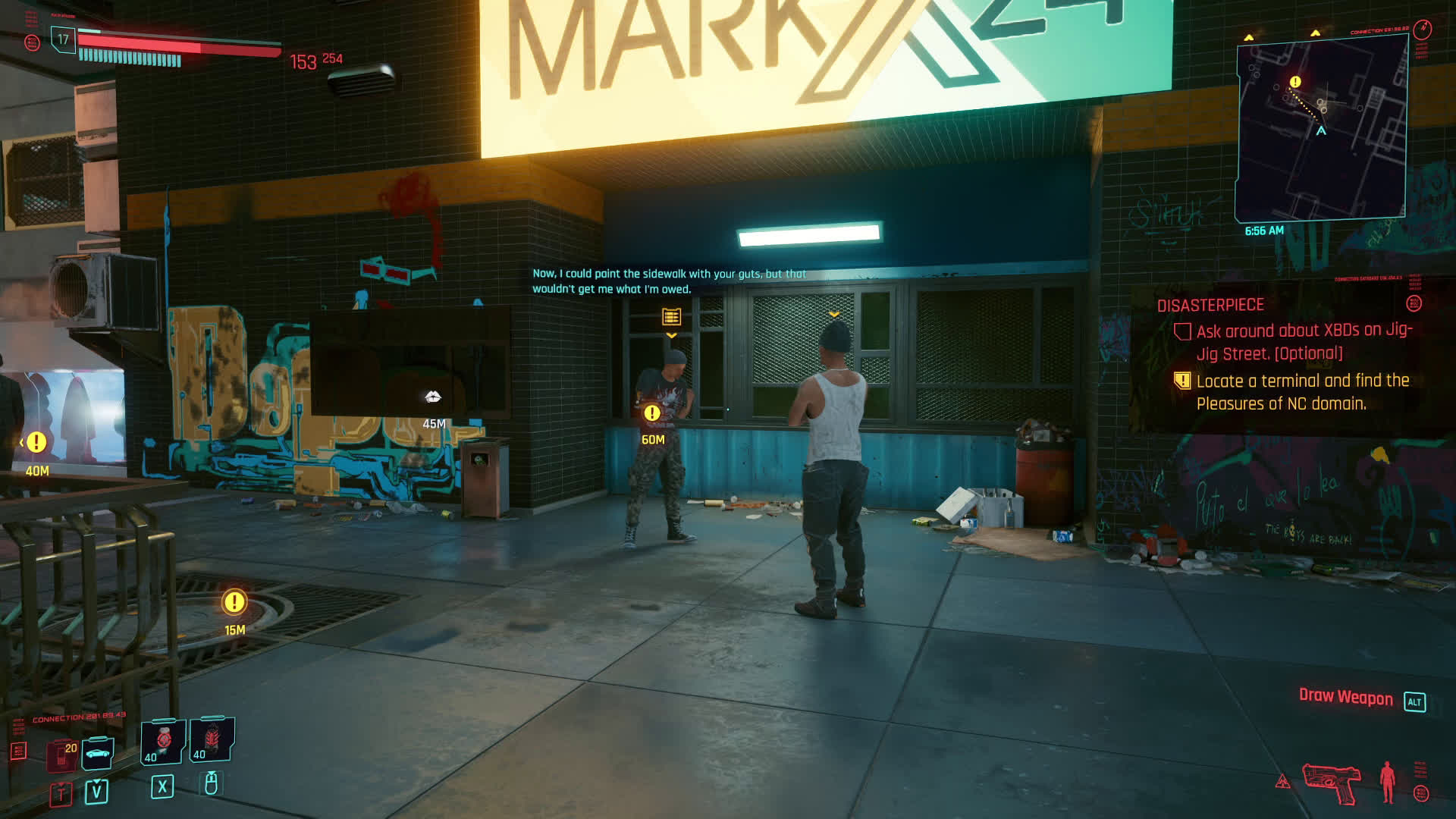This screenshot has height=819, width=1456.
Task: Click the quest marker showing 40M
Action: (36, 442)
